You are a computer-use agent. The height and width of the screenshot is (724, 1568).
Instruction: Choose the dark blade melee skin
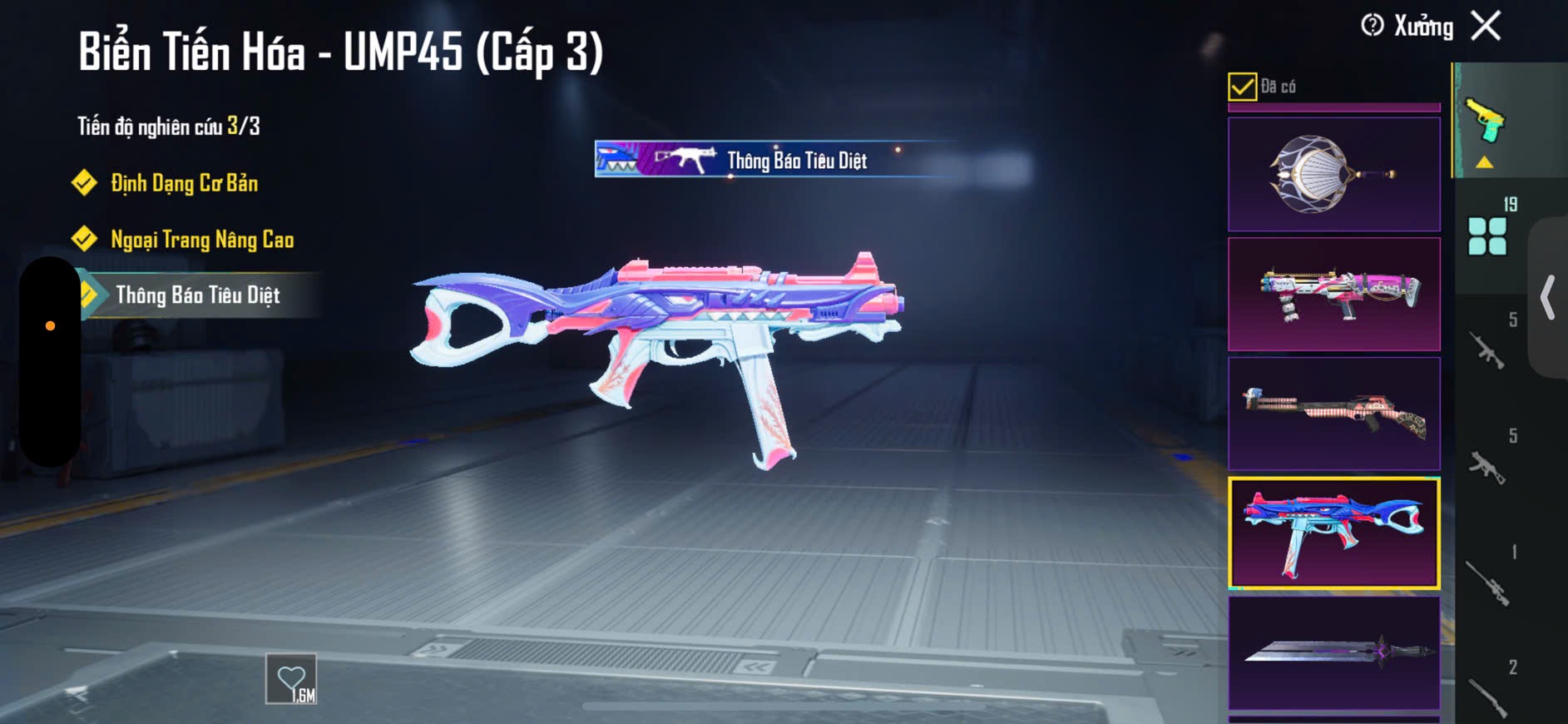coord(1333,652)
